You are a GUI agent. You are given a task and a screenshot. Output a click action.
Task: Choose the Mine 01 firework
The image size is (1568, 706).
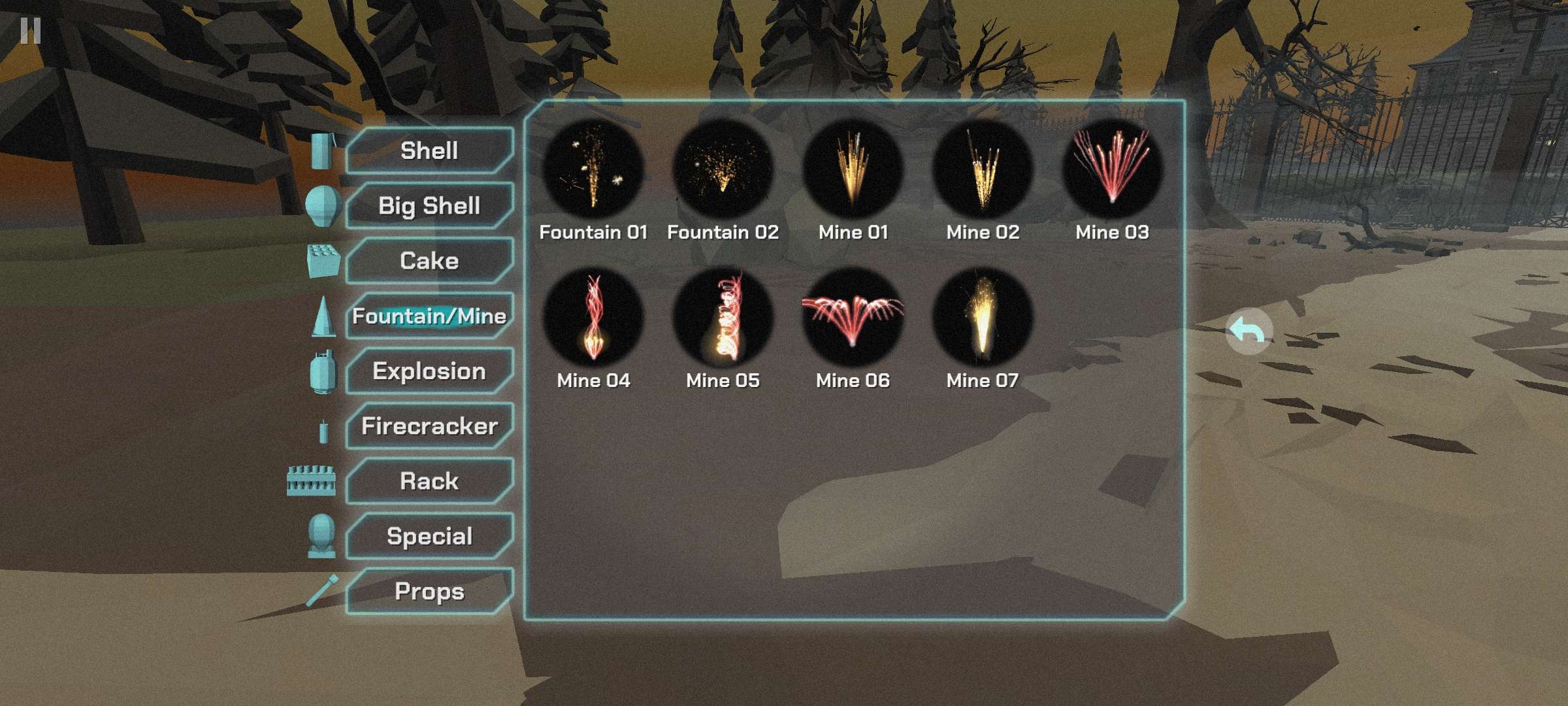click(853, 169)
